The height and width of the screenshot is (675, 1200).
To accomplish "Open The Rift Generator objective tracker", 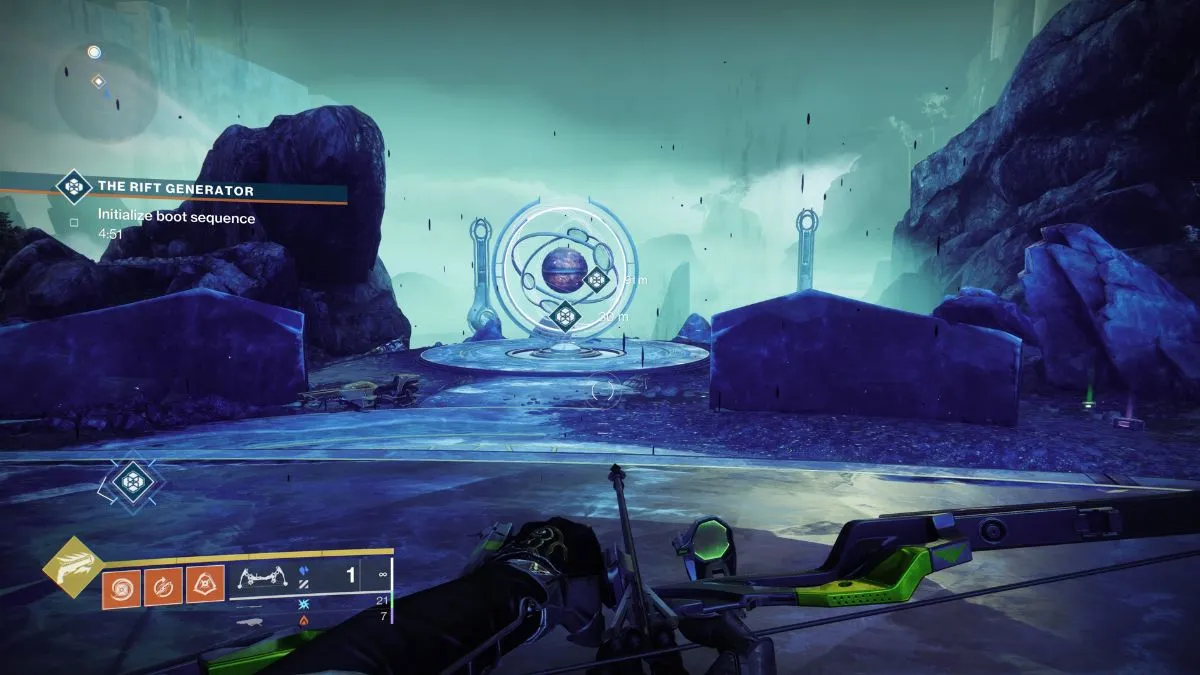I will [175, 189].
